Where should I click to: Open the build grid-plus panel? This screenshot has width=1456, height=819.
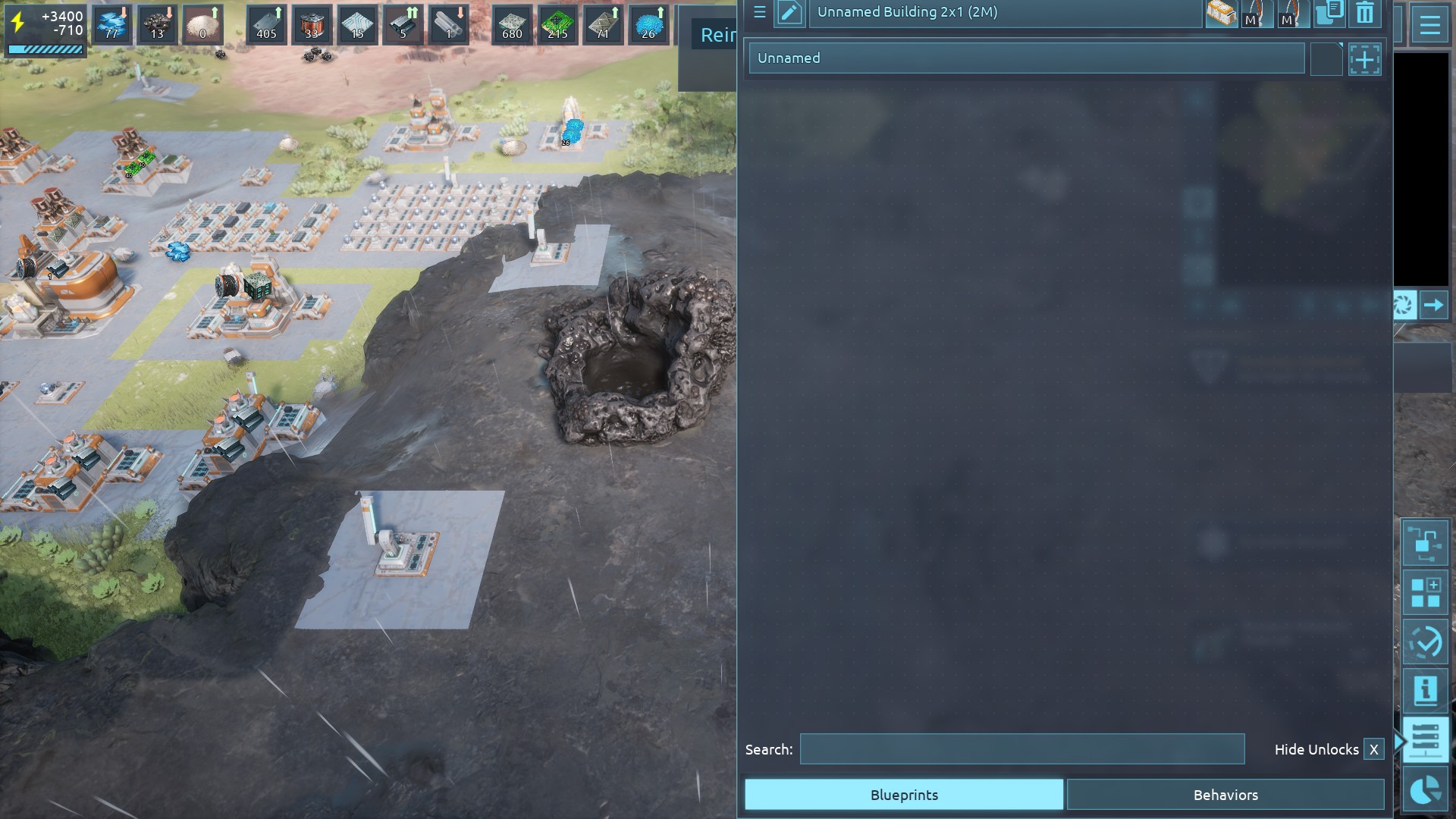(1425, 592)
